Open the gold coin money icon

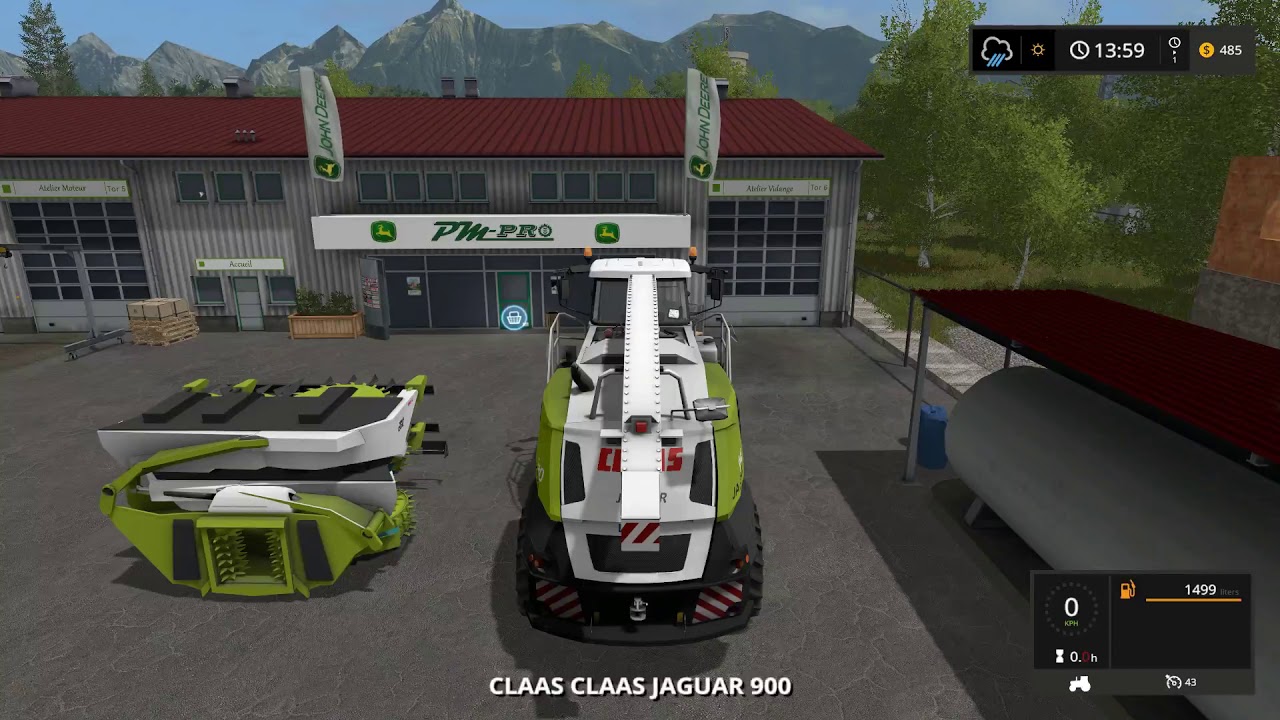[1206, 50]
